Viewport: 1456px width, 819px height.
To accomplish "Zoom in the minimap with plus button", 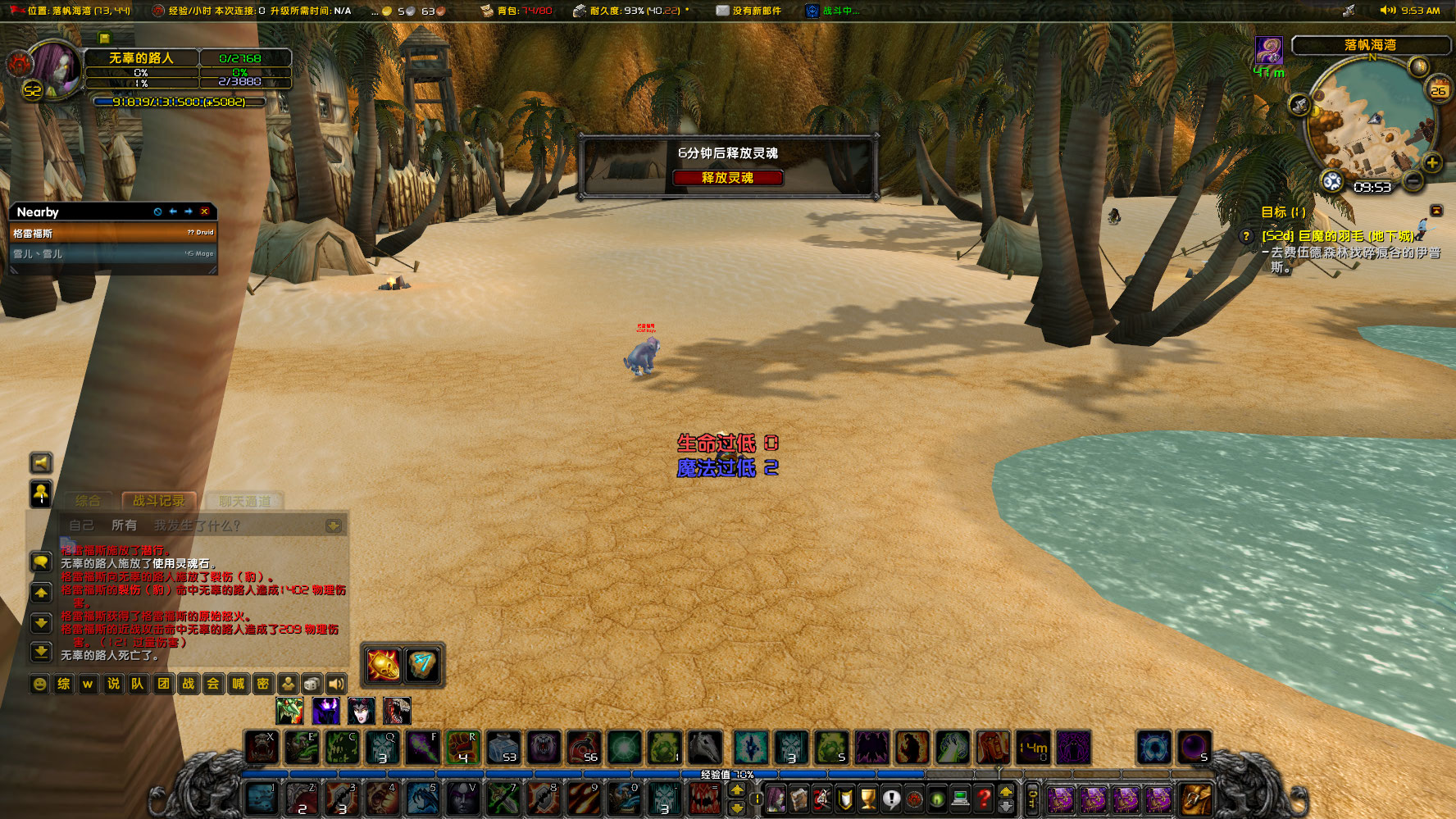I will click(x=1431, y=162).
